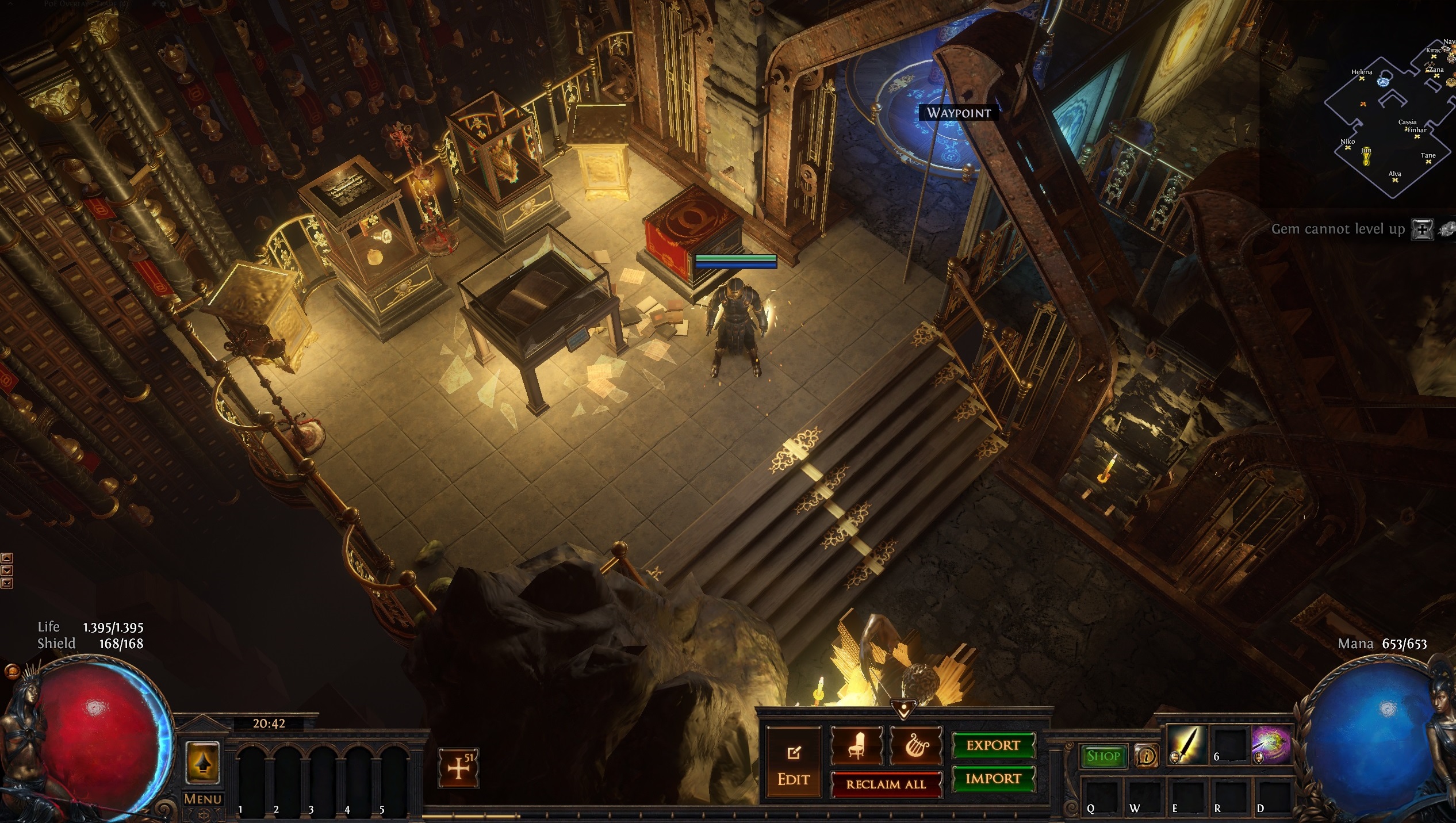The height and width of the screenshot is (823, 1456).
Task: Open the hideout Edit mode
Action: pyautogui.click(x=794, y=763)
